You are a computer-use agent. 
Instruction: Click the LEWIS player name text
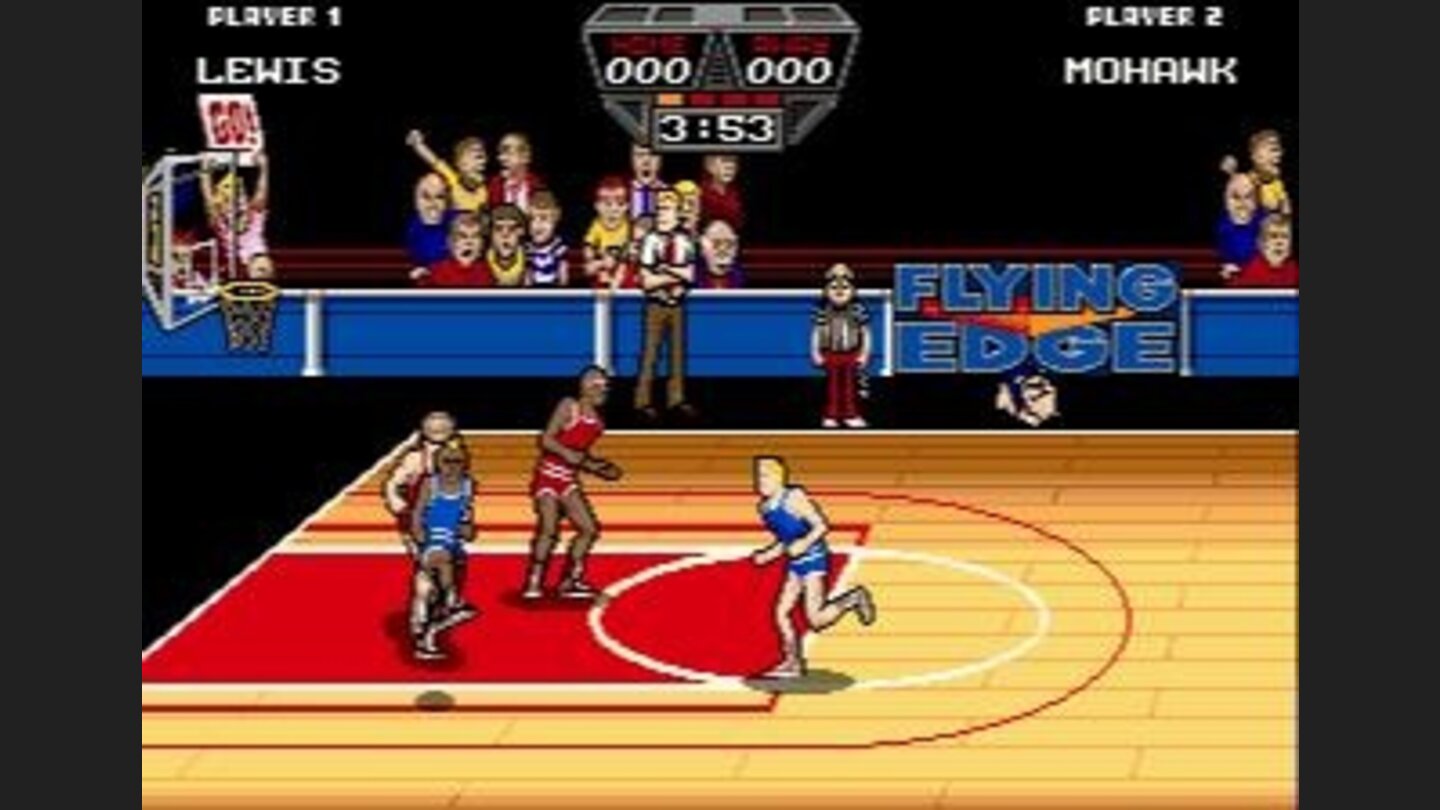tap(268, 70)
